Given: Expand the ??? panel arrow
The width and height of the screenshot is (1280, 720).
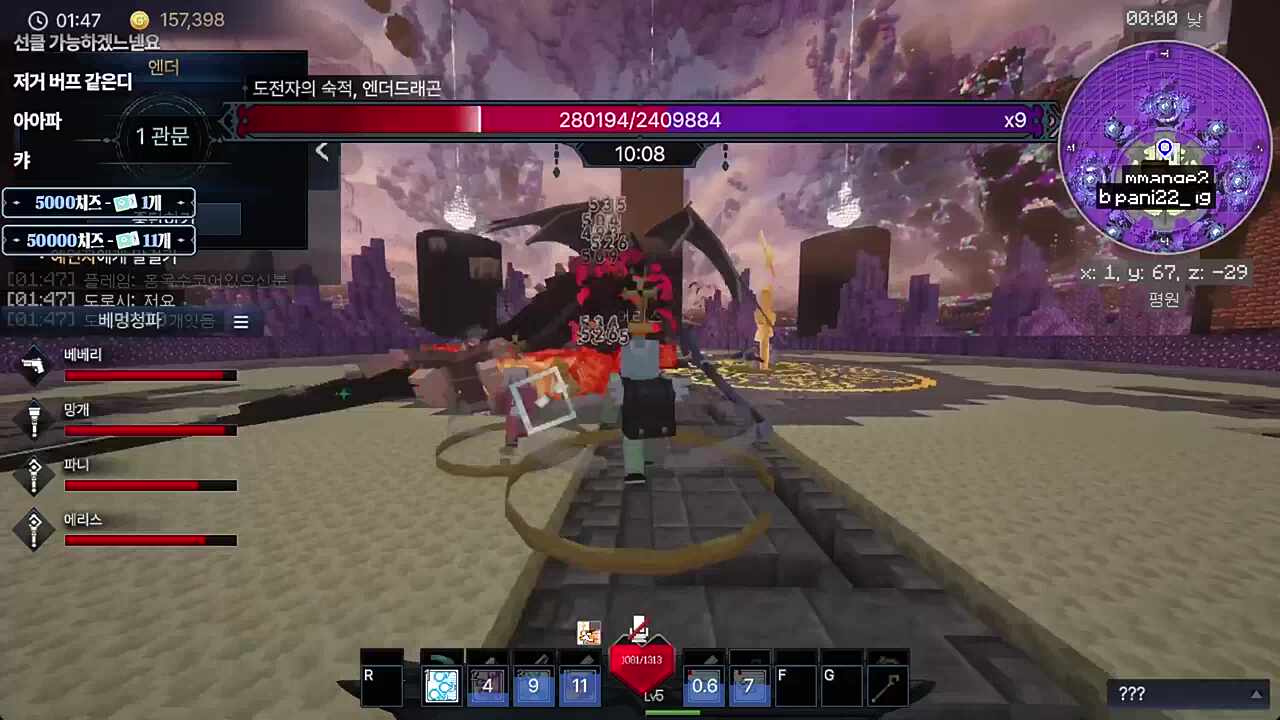Looking at the screenshot, I should click(1257, 694).
